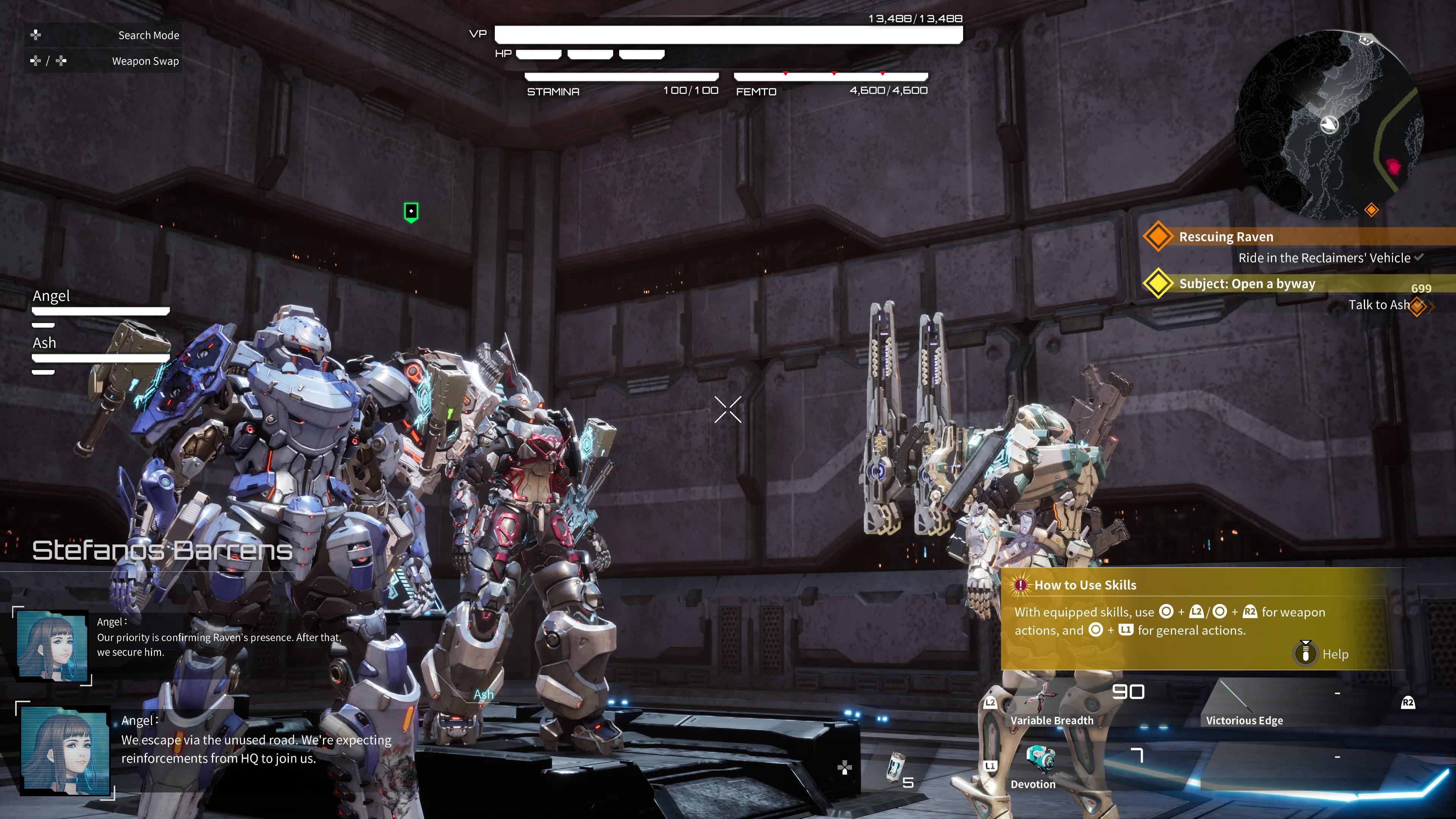
Task: Click the orange diamond marker on the minimap
Action: click(x=1371, y=210)
